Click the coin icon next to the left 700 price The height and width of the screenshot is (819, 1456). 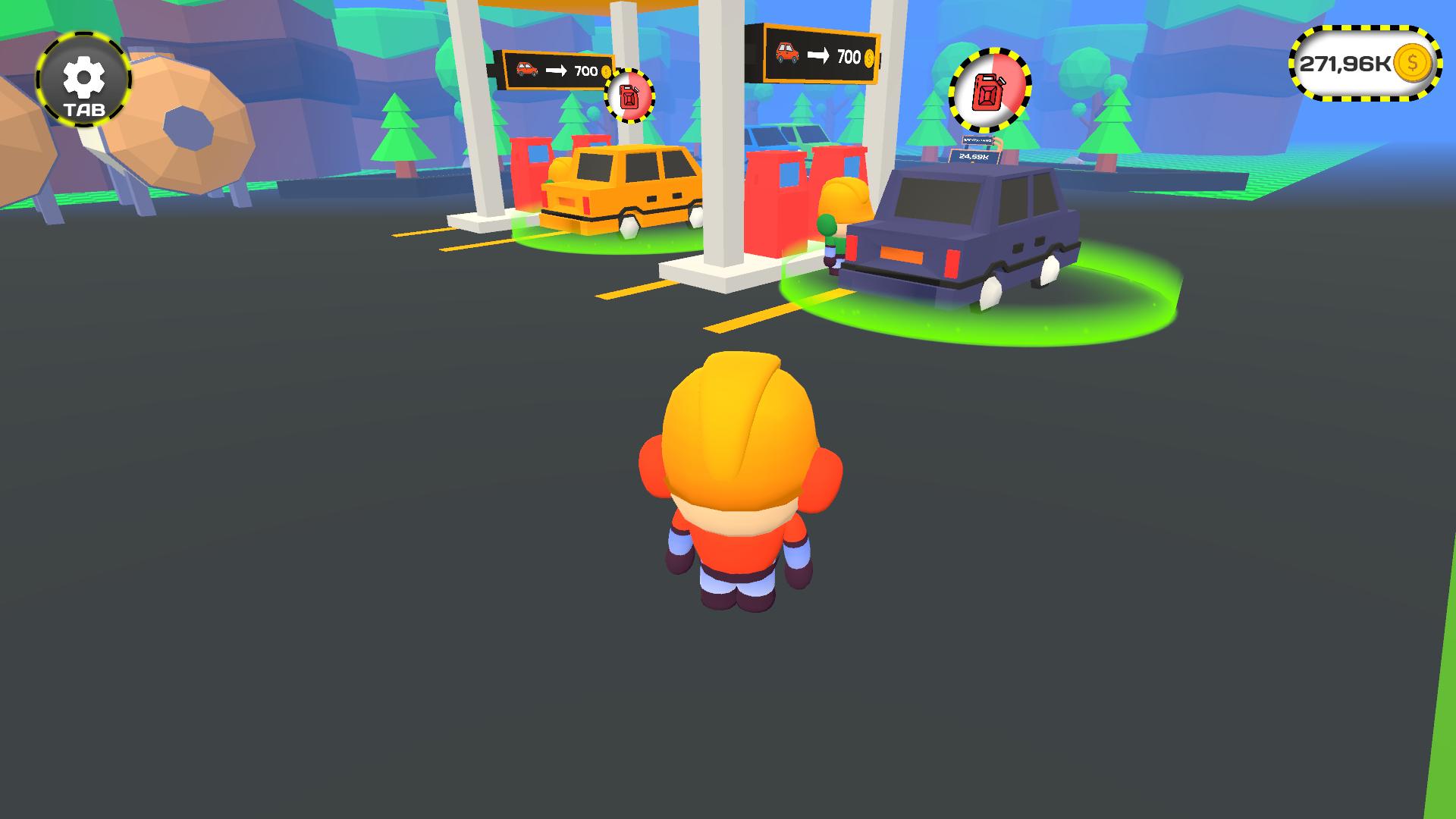click(607, 72)
